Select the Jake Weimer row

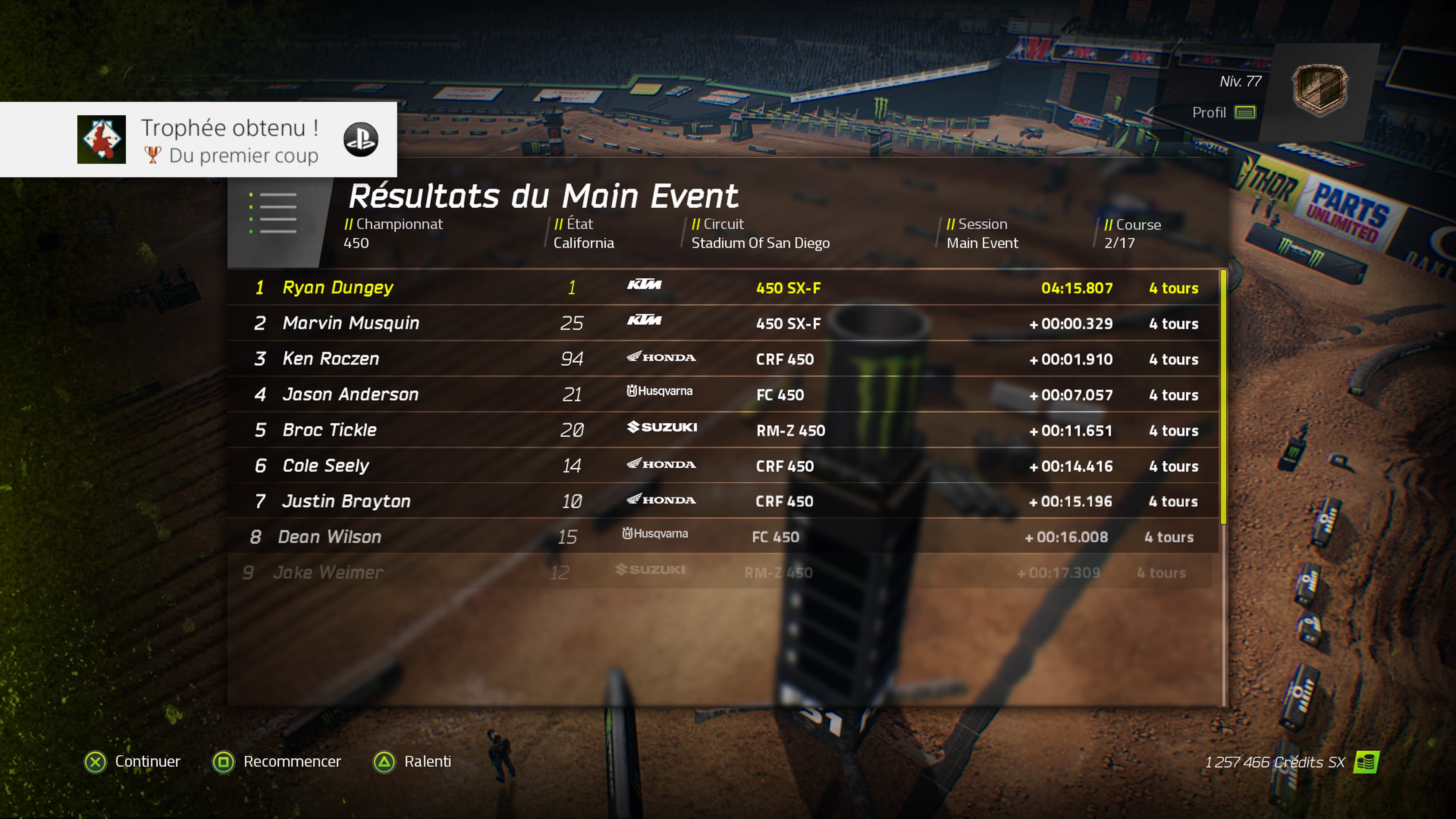(718, 573)
